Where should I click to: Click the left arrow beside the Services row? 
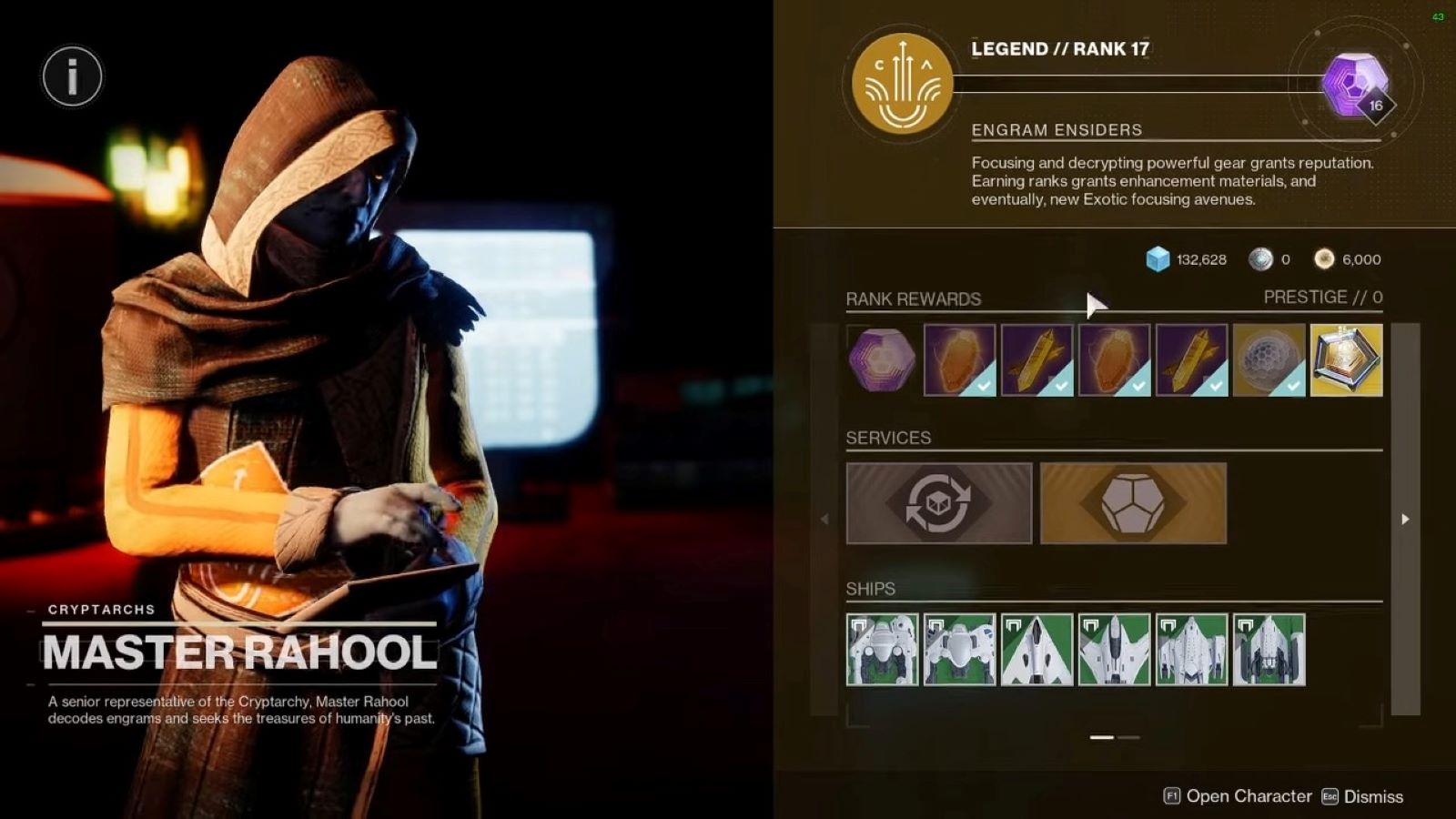point(824,518)
